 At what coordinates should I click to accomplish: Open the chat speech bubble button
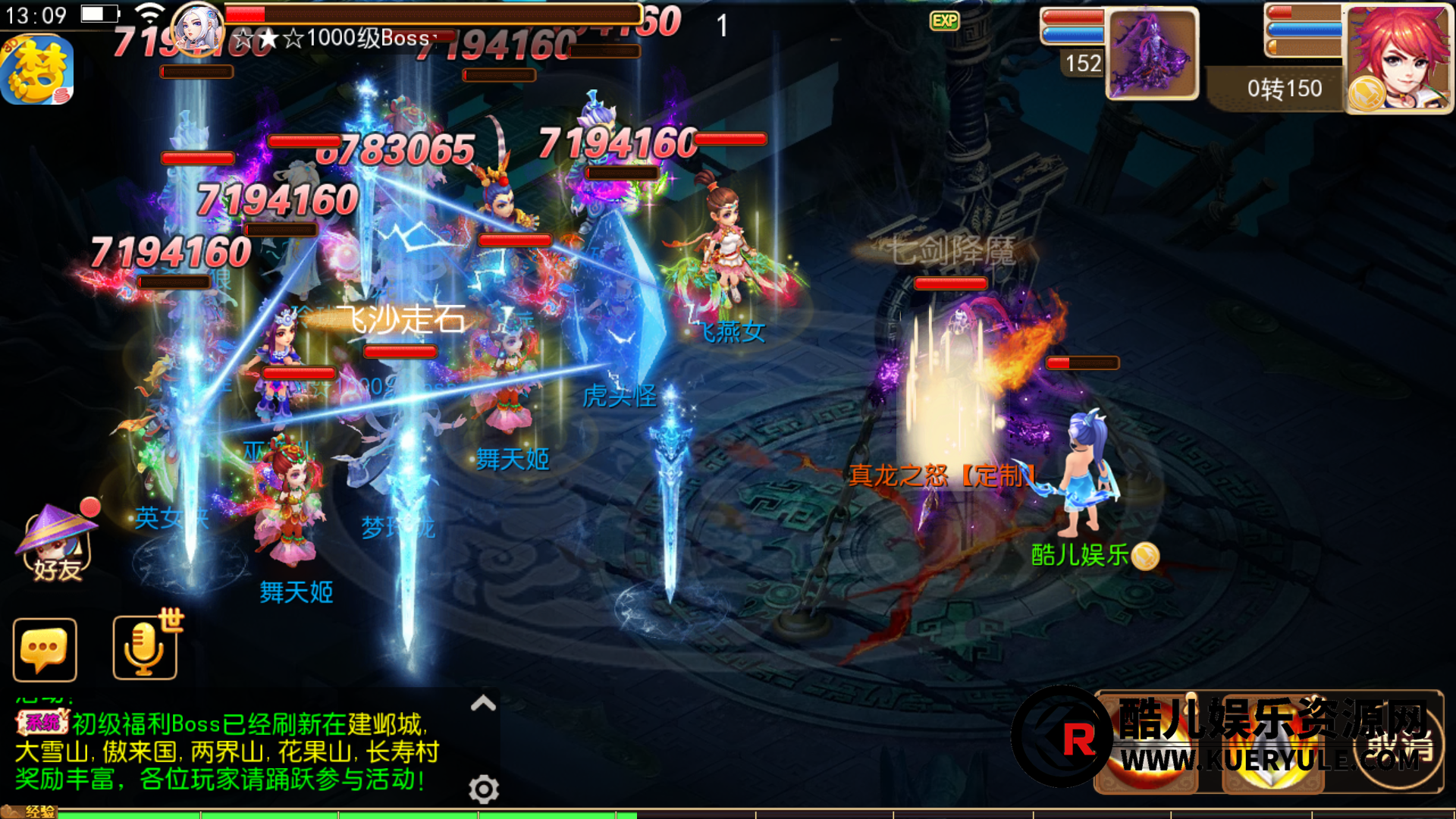click(45, 650)
